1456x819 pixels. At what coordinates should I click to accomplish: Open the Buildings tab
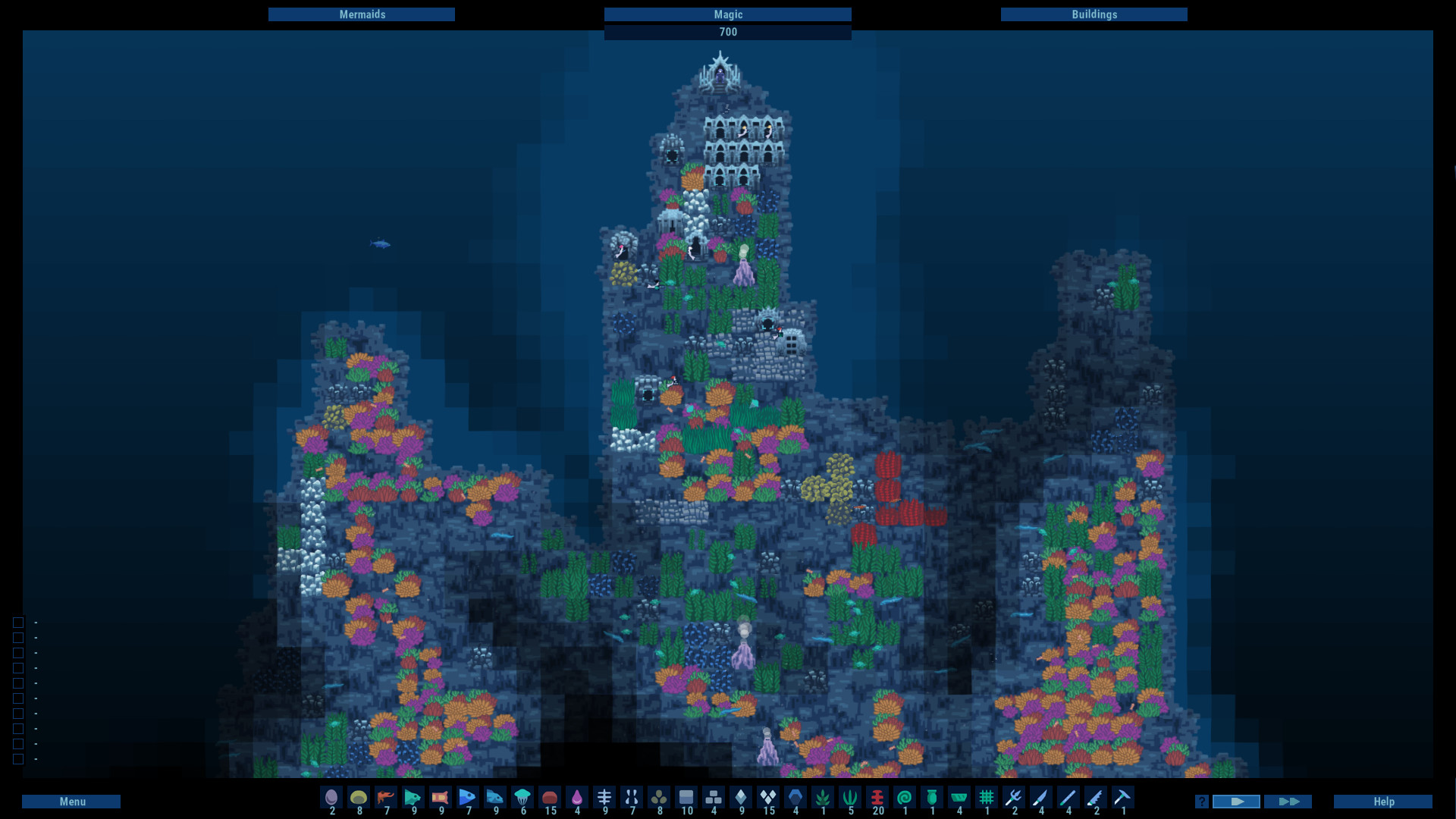1094,14
